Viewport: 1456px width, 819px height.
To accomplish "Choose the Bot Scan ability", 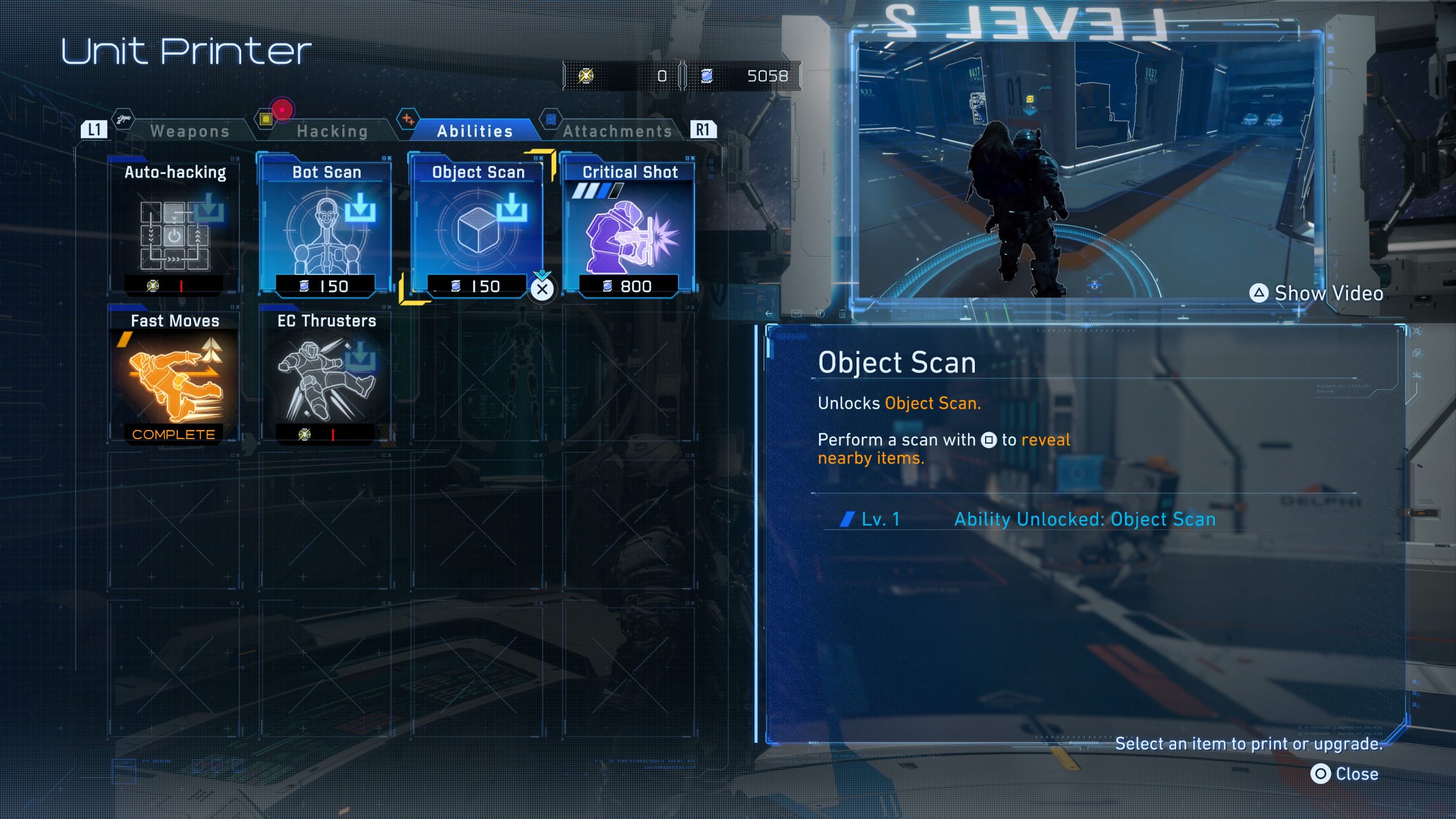I will click(326, 227).
